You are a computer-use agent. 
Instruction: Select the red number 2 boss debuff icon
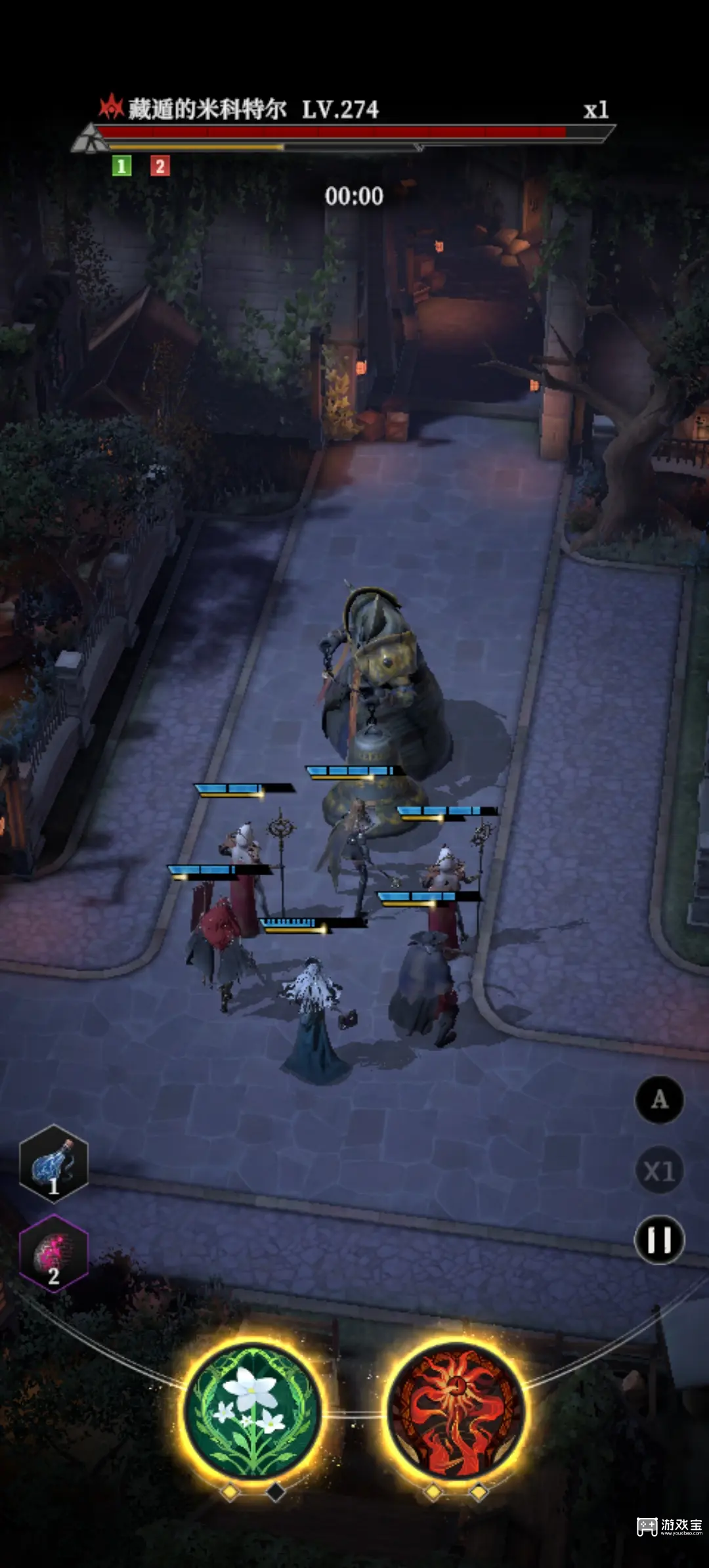(x=160, y=166)
